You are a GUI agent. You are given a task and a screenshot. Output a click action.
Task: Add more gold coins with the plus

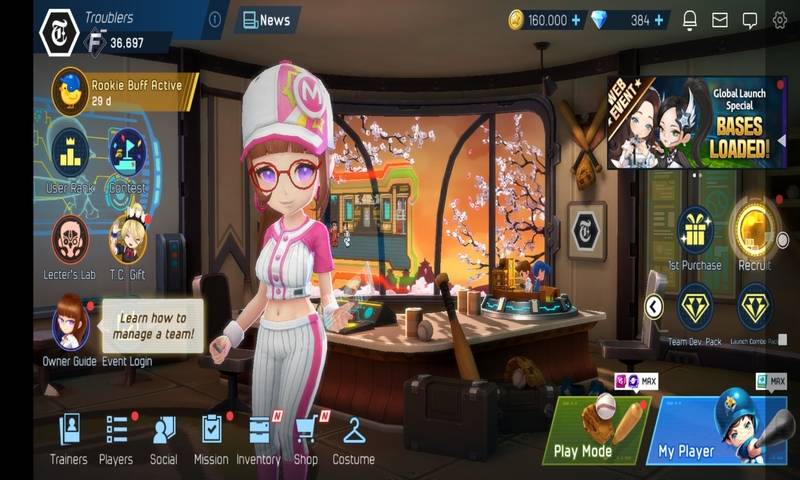[576, 20]
